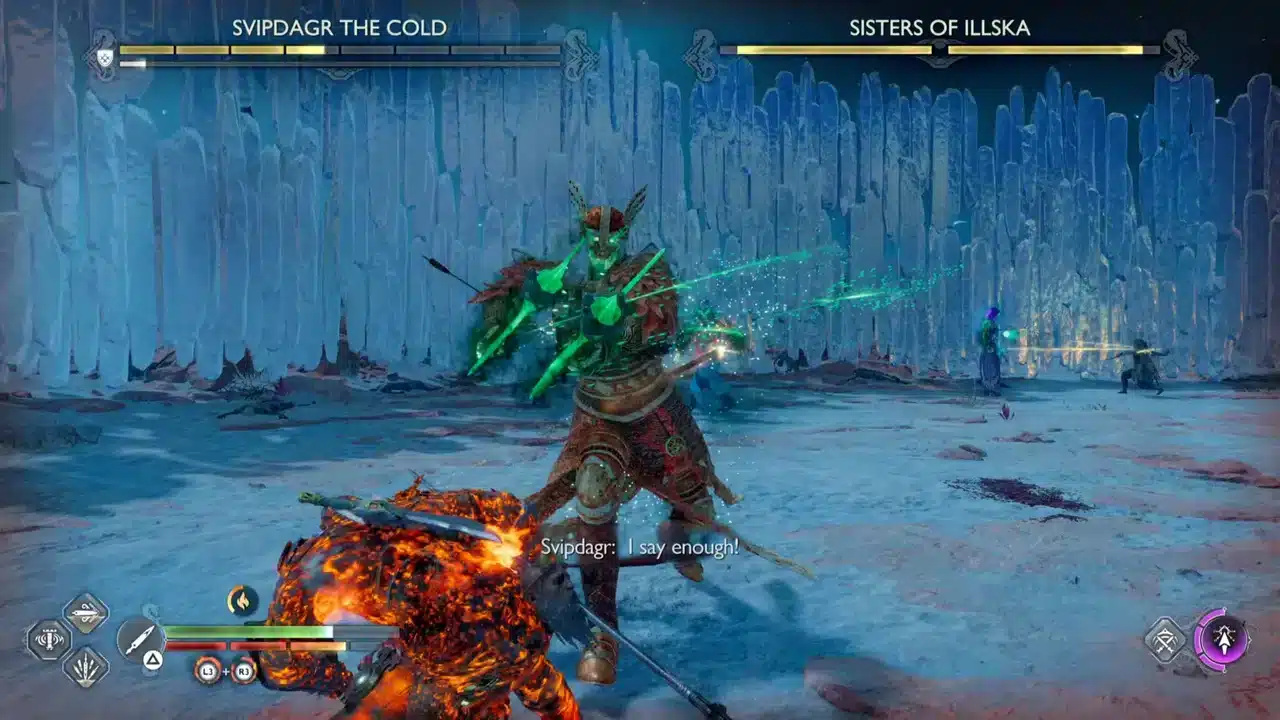Toggle the R3 button prompt
The width and height of the screenshot is (1280, 720).
pyautogui.click(x=244, y=670)
